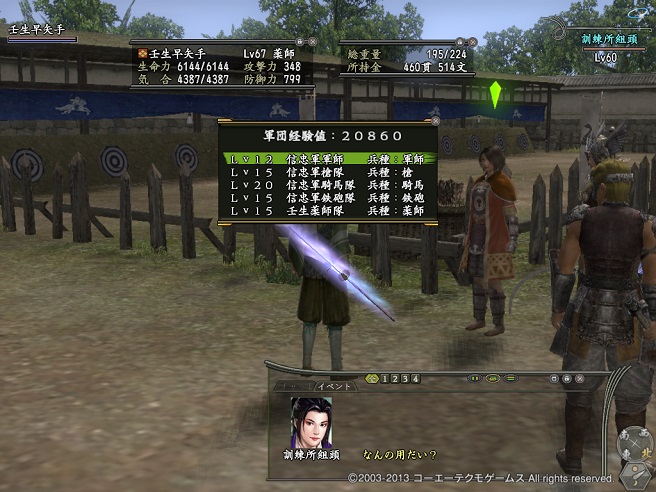This screenshot has width=656, height=492.
Task: Click the compass minimap dial
Action: click(x=634, y=441)
